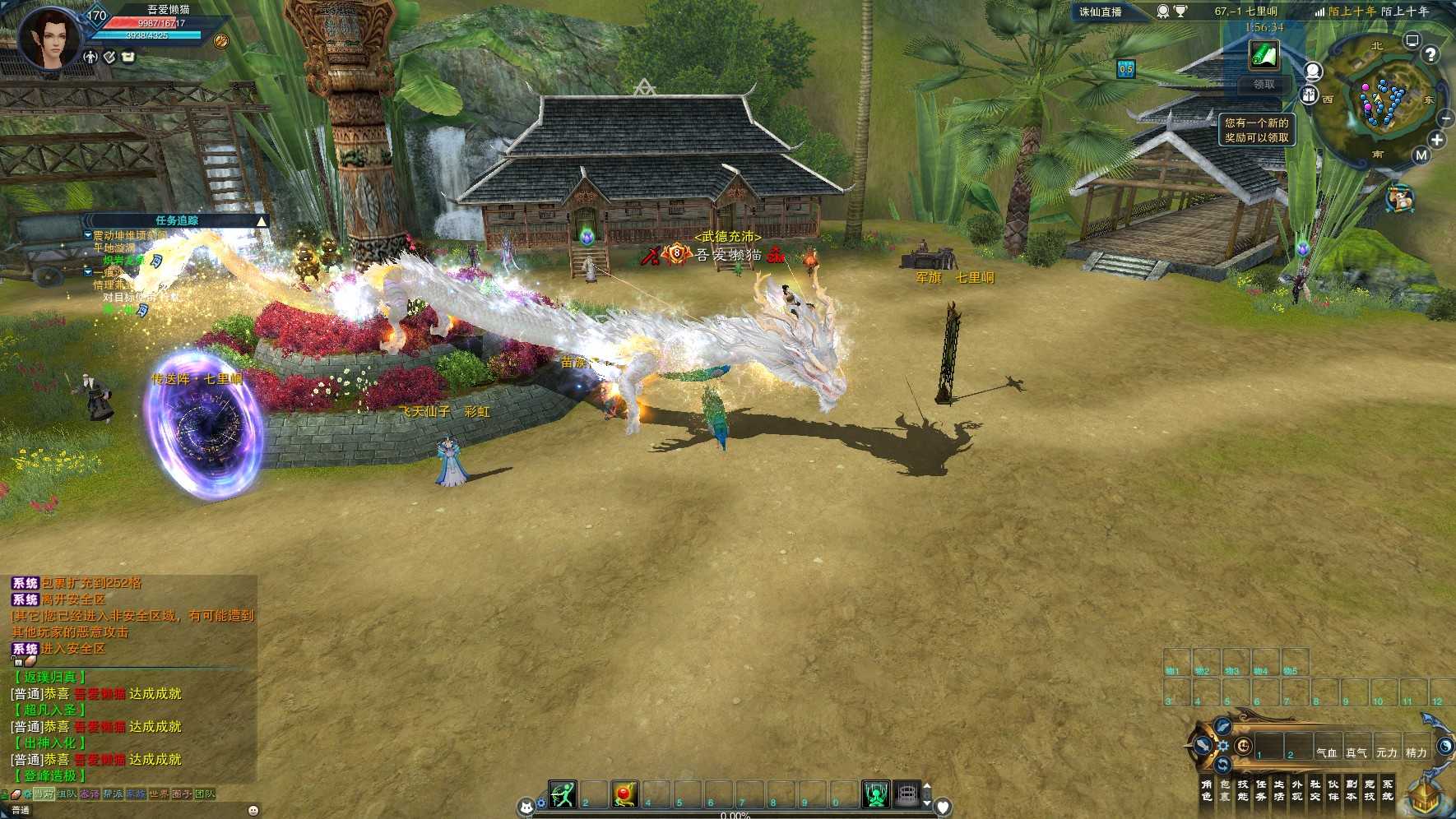The width and height of the screenshot is (1456, 819).
Task: Open the world map with the M button
Action: [x=1421, y=155]
